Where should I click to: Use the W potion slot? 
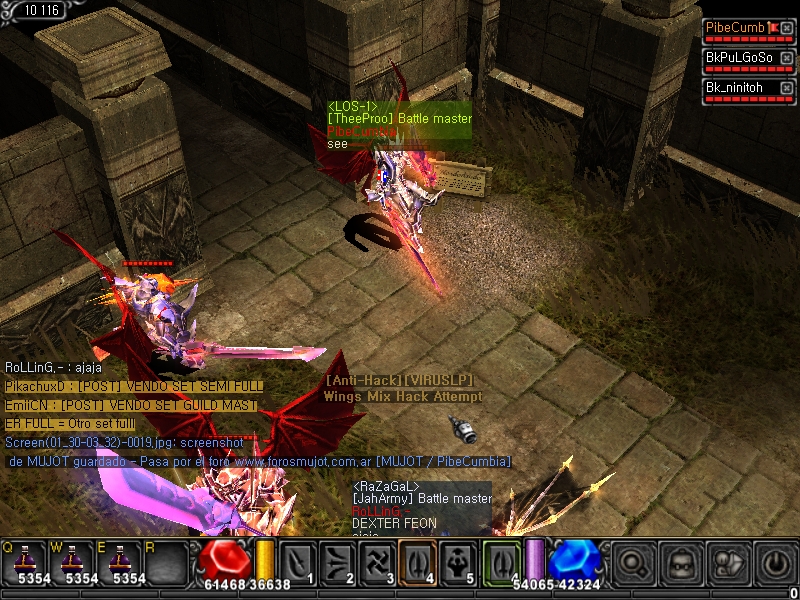pyautogui.click(x=73, y=561)
